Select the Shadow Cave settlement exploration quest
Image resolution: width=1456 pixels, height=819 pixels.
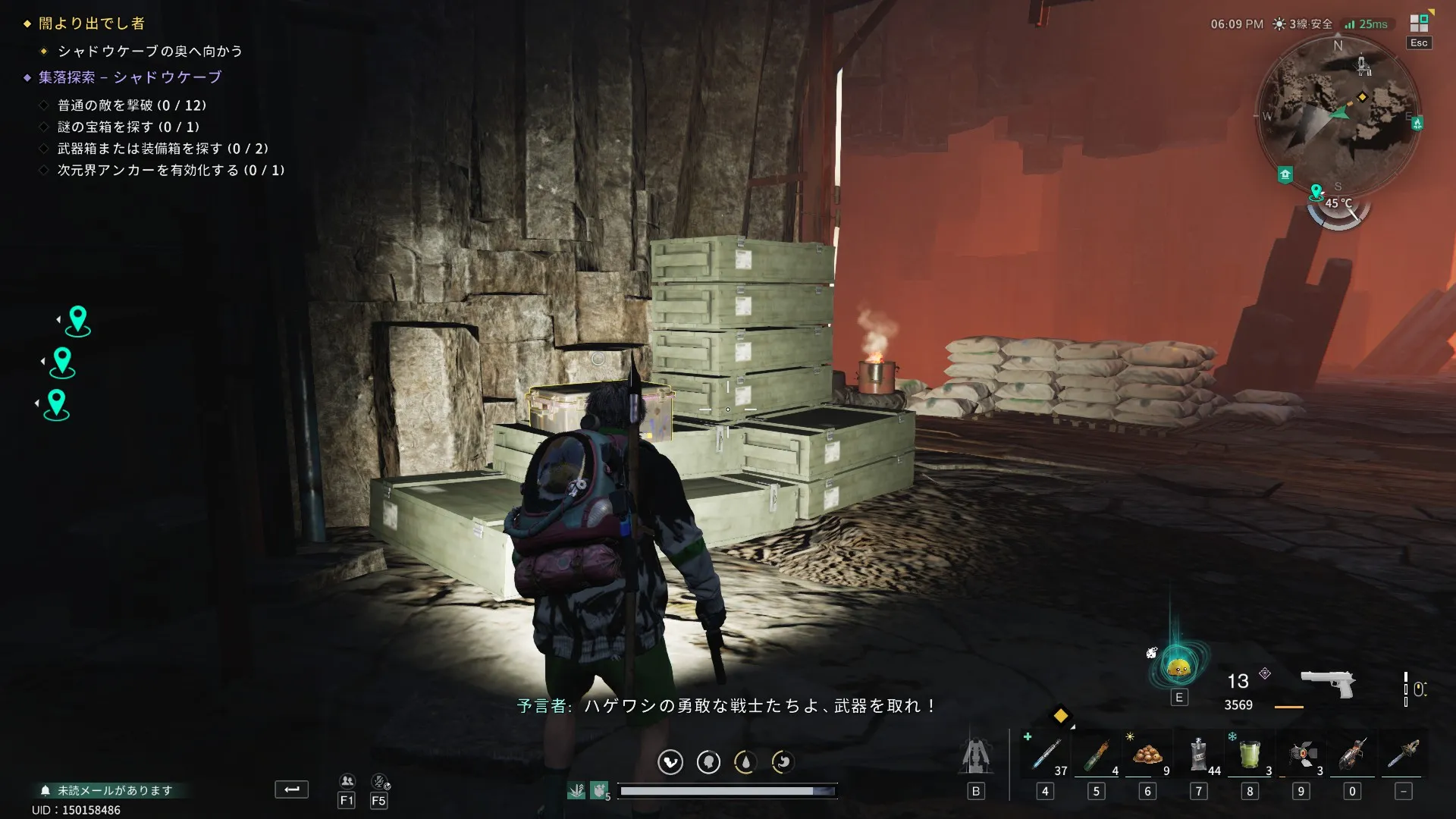point(130,77)
